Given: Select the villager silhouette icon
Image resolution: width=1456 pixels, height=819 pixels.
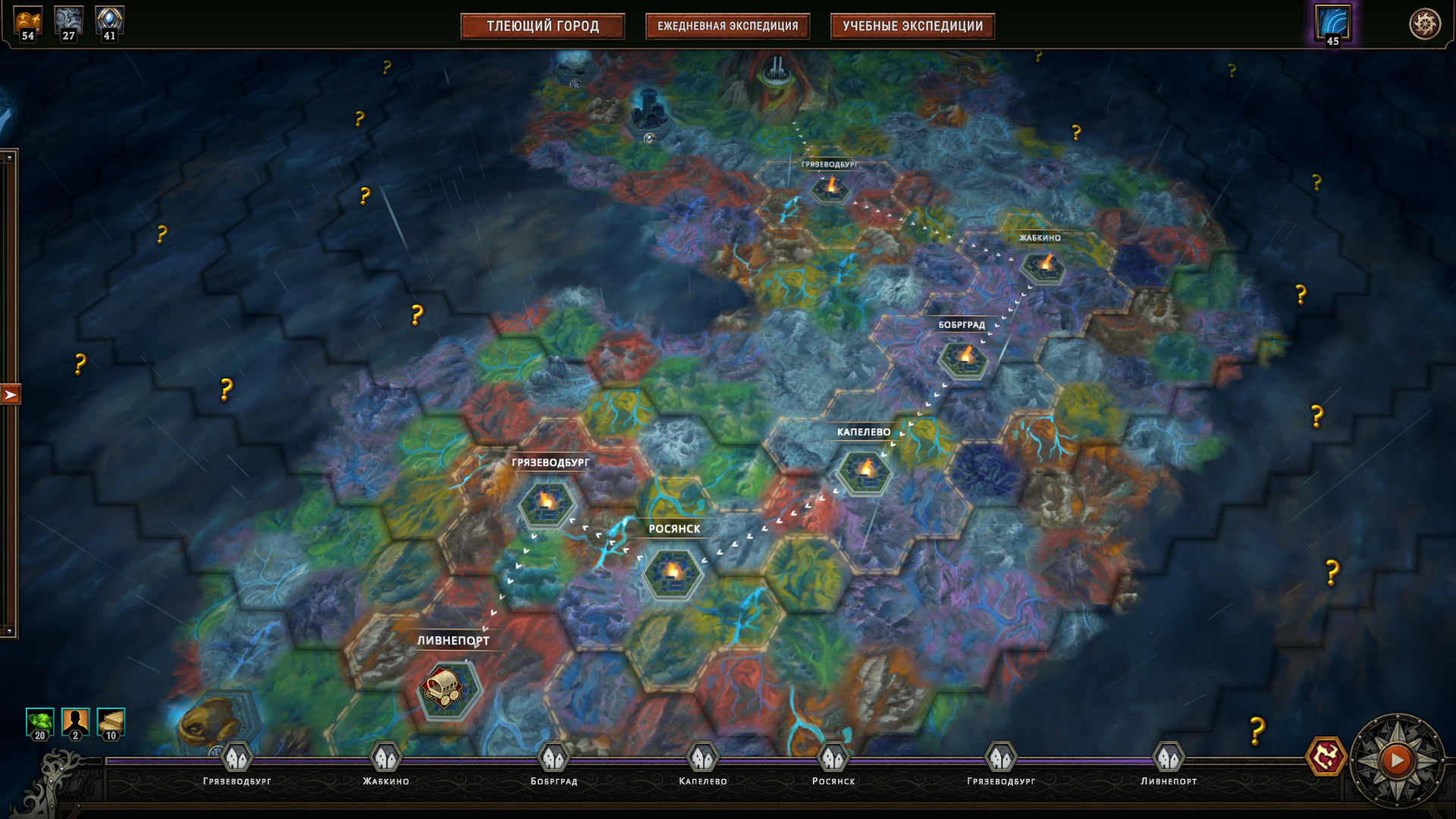Looking at the screenshot, I should 75,723.
